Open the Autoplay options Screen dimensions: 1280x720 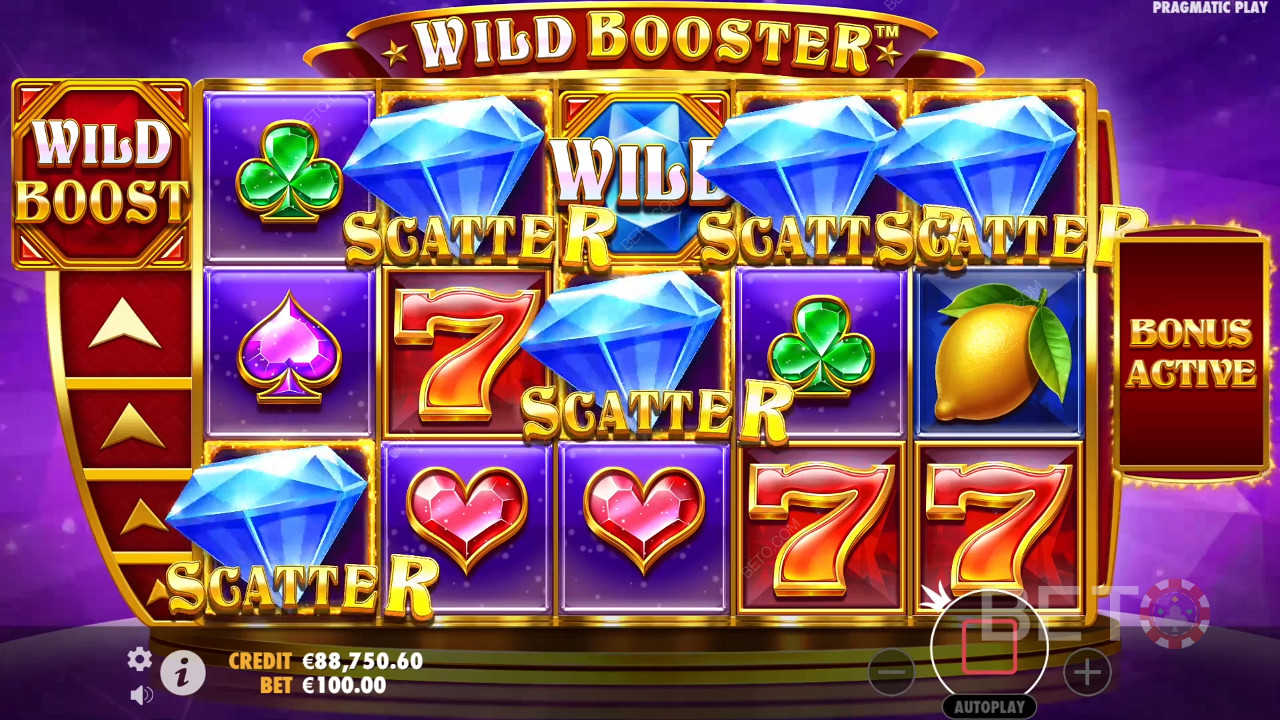(989, 707)
